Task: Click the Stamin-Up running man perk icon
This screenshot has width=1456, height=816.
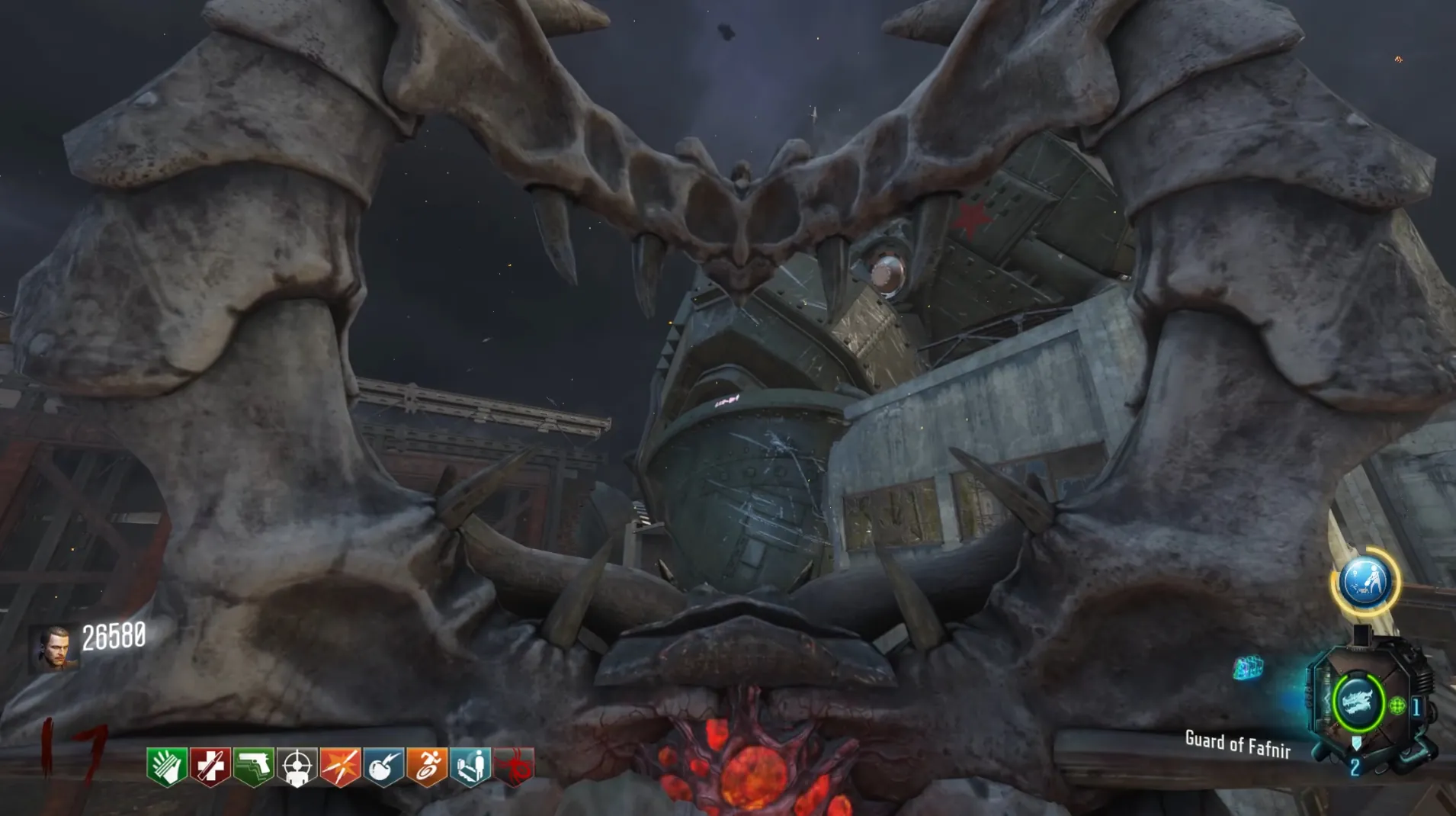Action: tap(427, 766)
